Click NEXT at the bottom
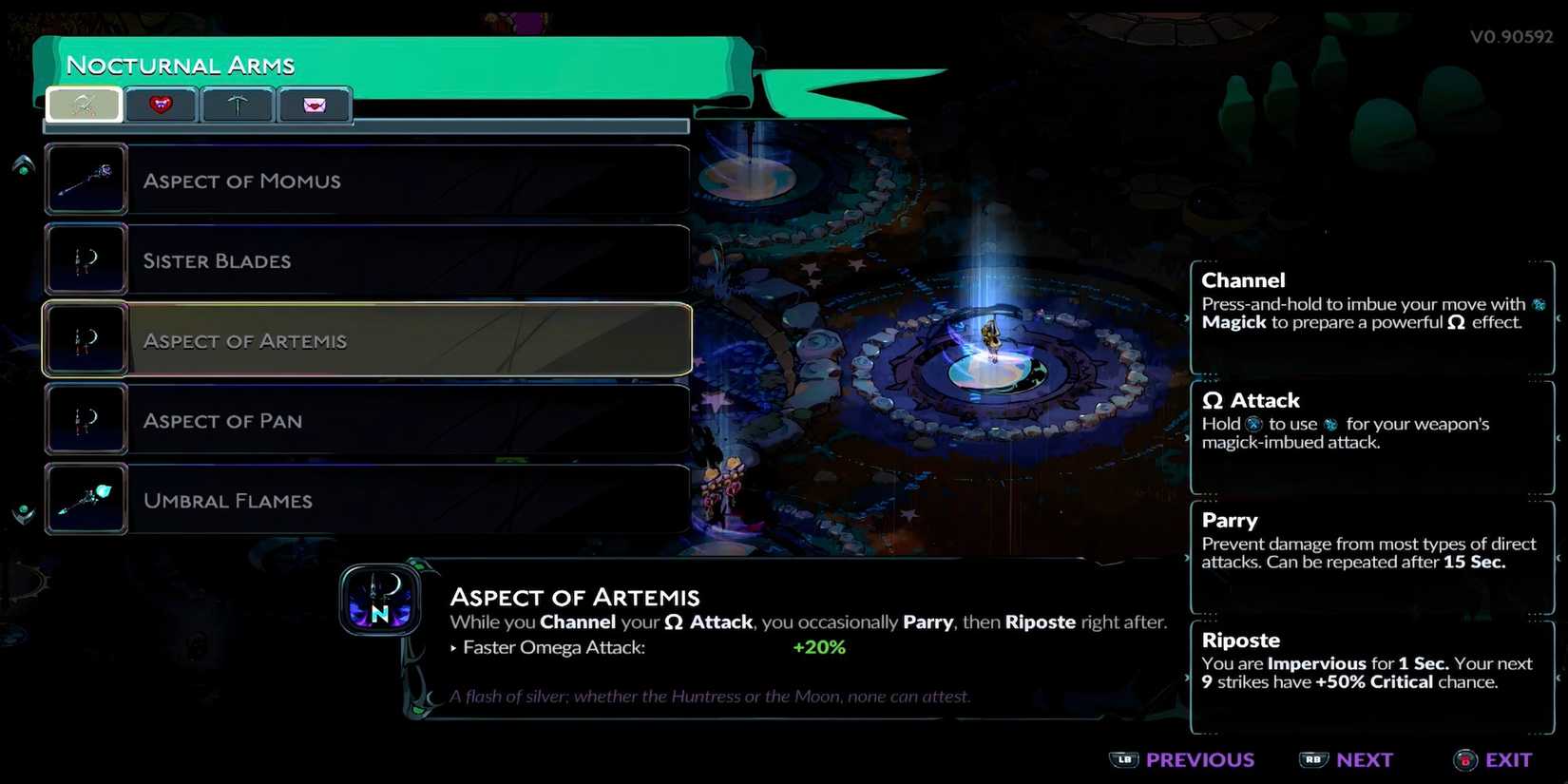The height and width of the screenshot is (784, 1568). 1366,760
